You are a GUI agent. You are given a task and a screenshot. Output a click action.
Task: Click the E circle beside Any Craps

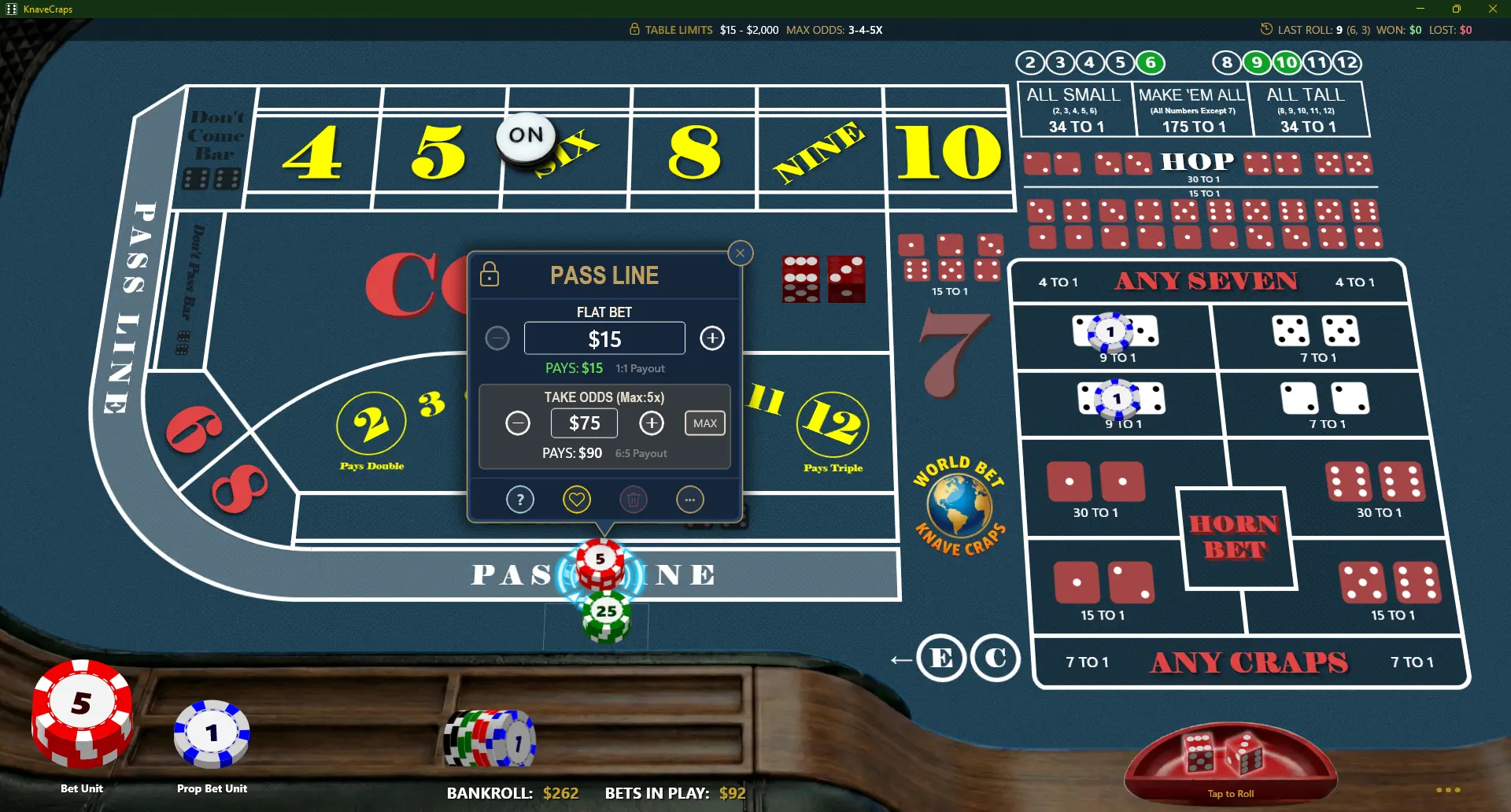[x=941, y=659]
